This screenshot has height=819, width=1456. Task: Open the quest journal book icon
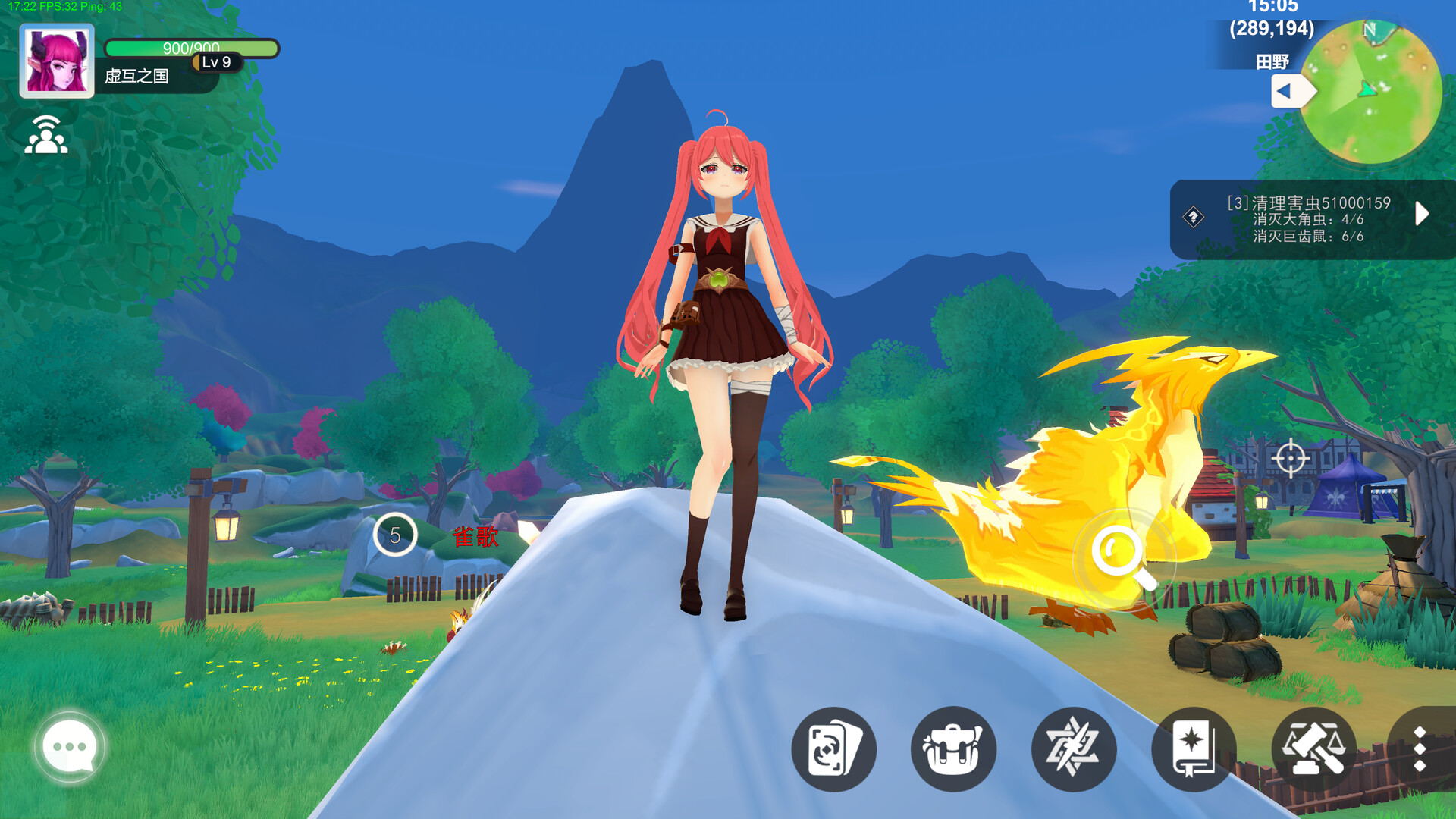1192,749
